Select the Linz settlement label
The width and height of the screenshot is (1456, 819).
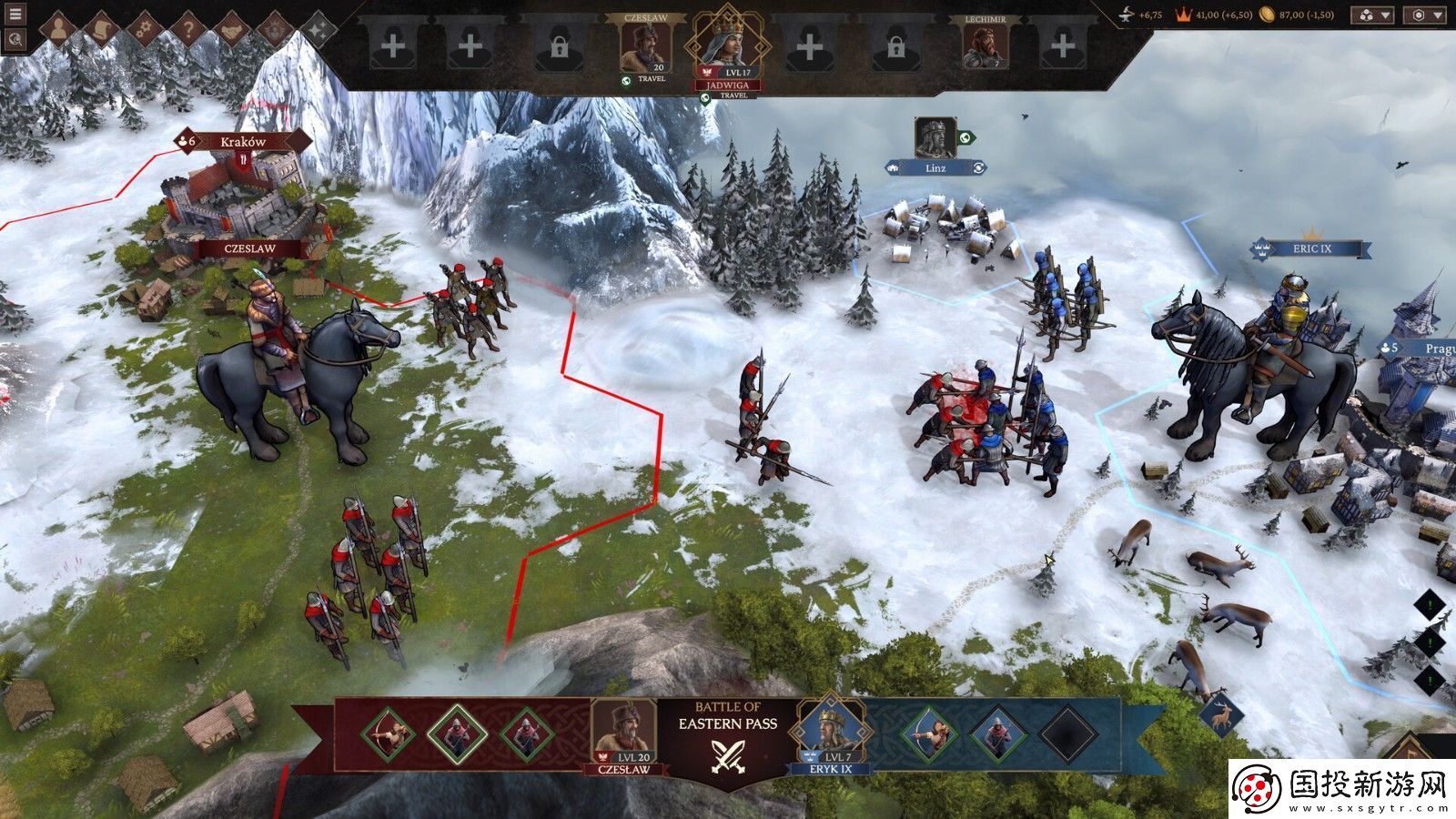coord(935,167)
